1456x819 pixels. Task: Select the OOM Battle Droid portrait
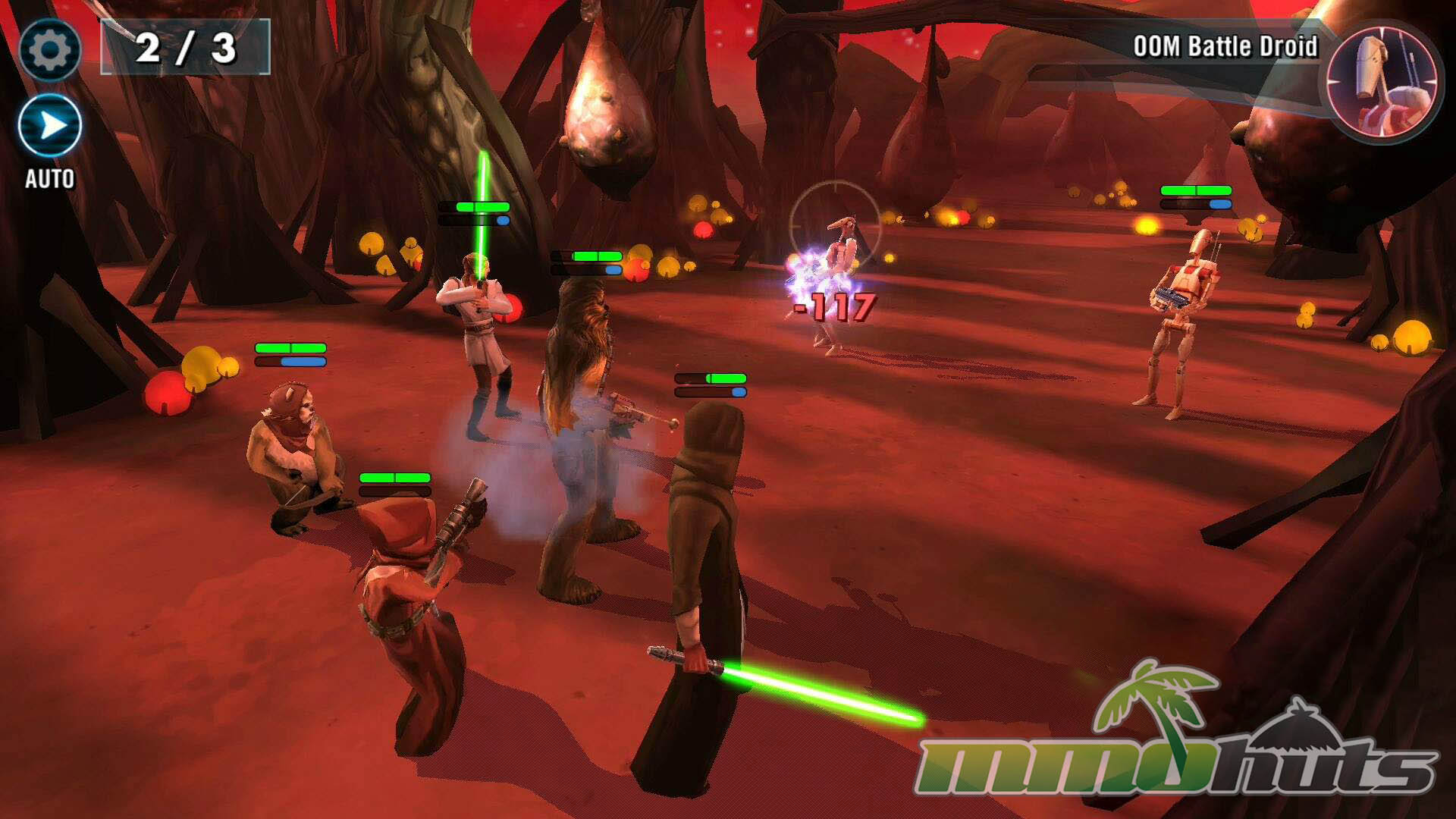click(1382, 81)
